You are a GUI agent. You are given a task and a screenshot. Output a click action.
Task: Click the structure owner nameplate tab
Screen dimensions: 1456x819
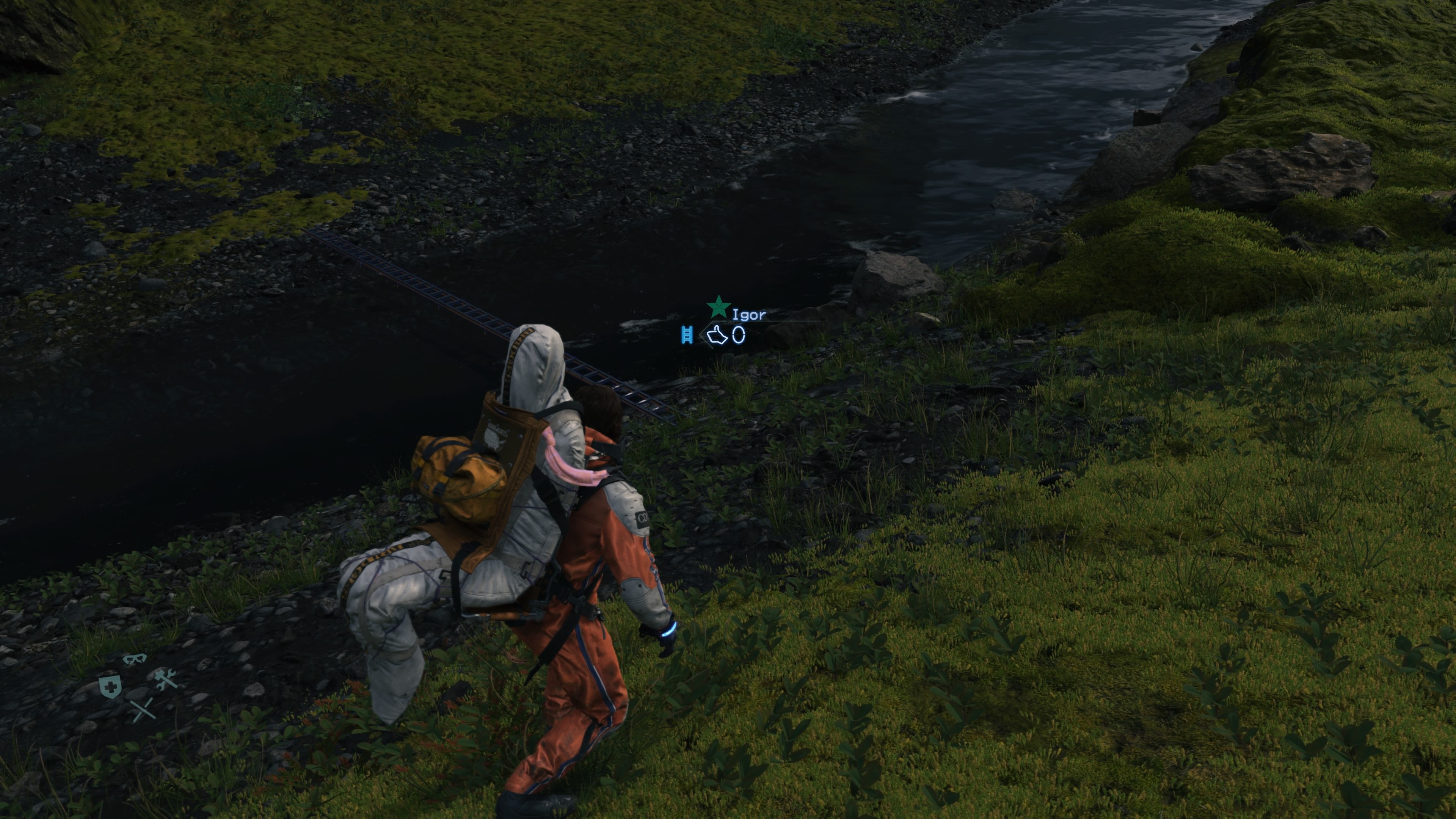coord(750,314)
